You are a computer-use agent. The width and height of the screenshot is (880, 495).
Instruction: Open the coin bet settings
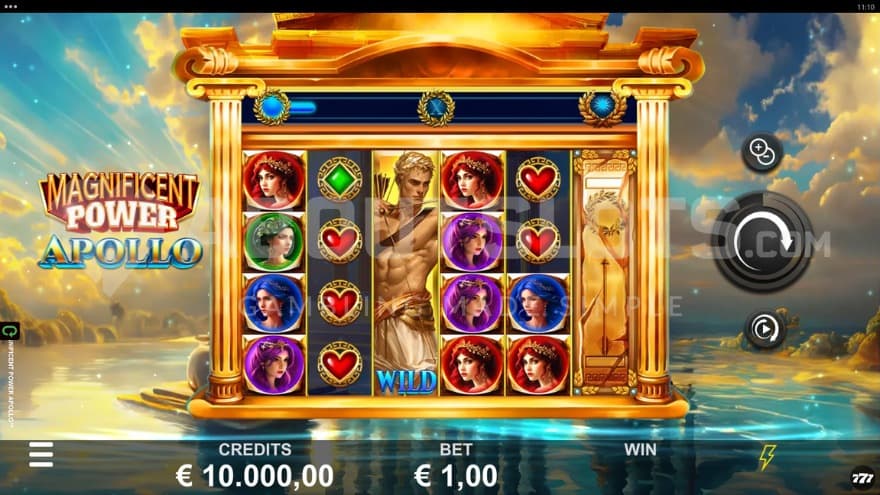click(761, 153)
